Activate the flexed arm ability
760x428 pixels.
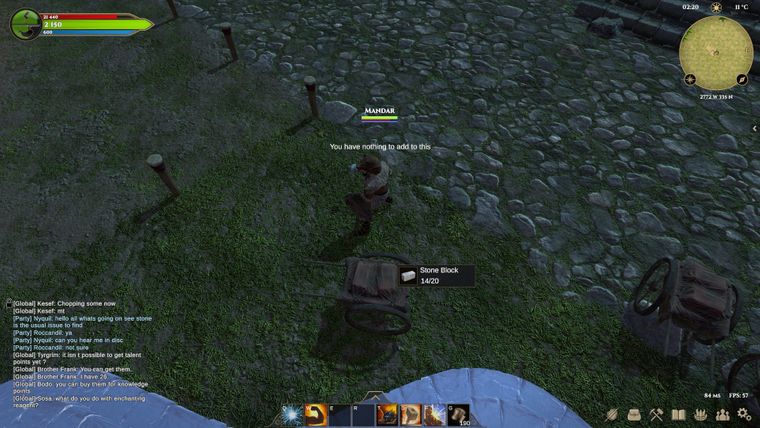[x=316, y=415]
